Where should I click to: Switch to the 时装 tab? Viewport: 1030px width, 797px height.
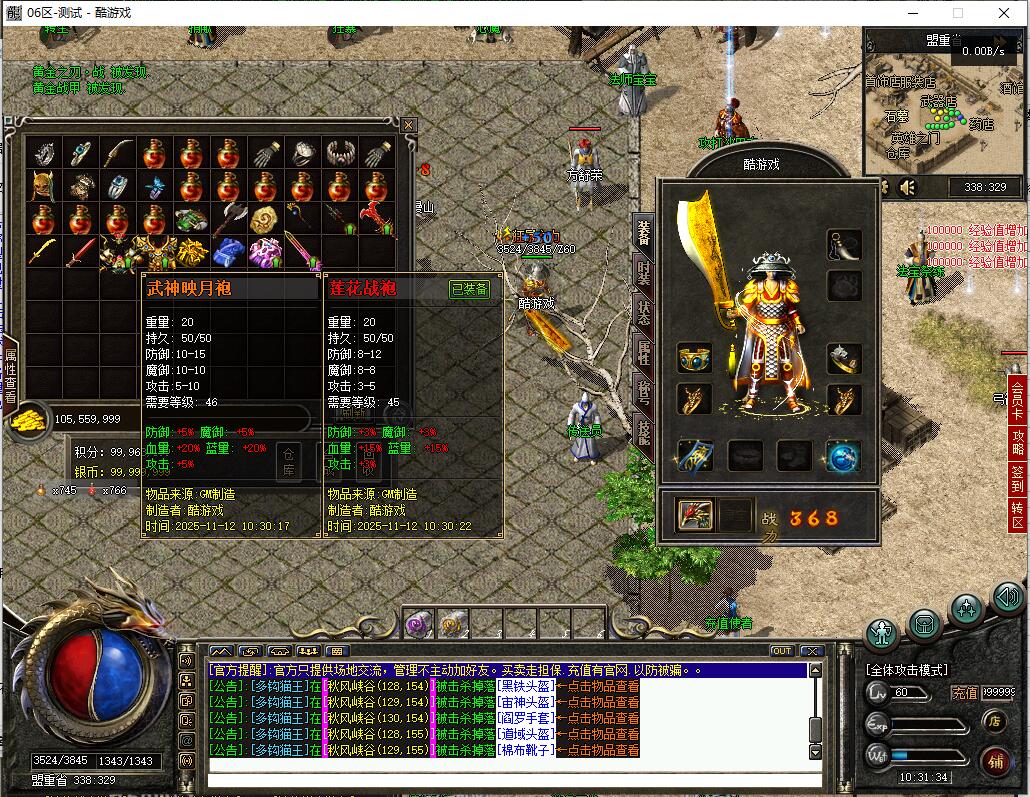point(644,273)
